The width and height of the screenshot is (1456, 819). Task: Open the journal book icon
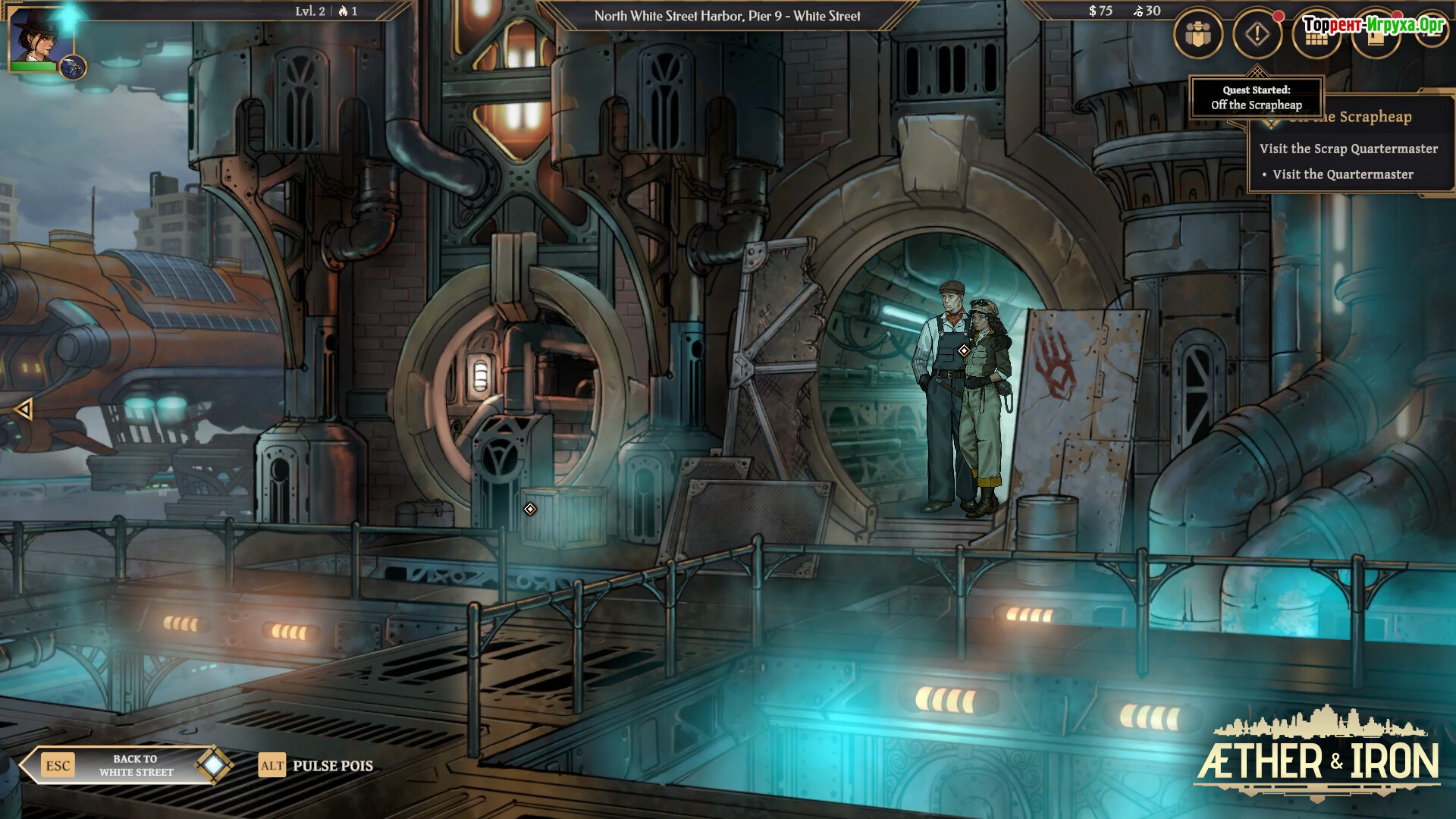click(1374, 38)
